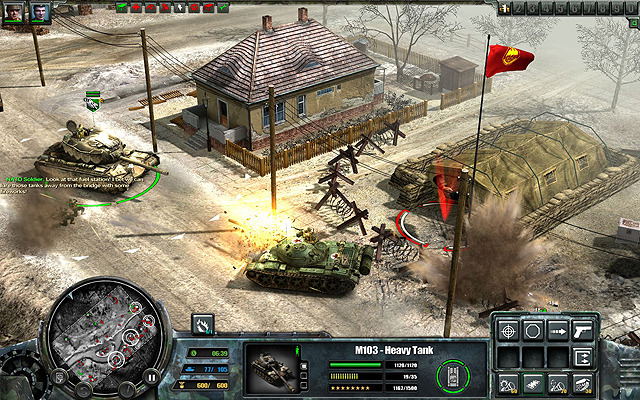Viewport: 640px width, 400px height.
Task: Select the second commander portrait at top-left
Action: [40, 13]
